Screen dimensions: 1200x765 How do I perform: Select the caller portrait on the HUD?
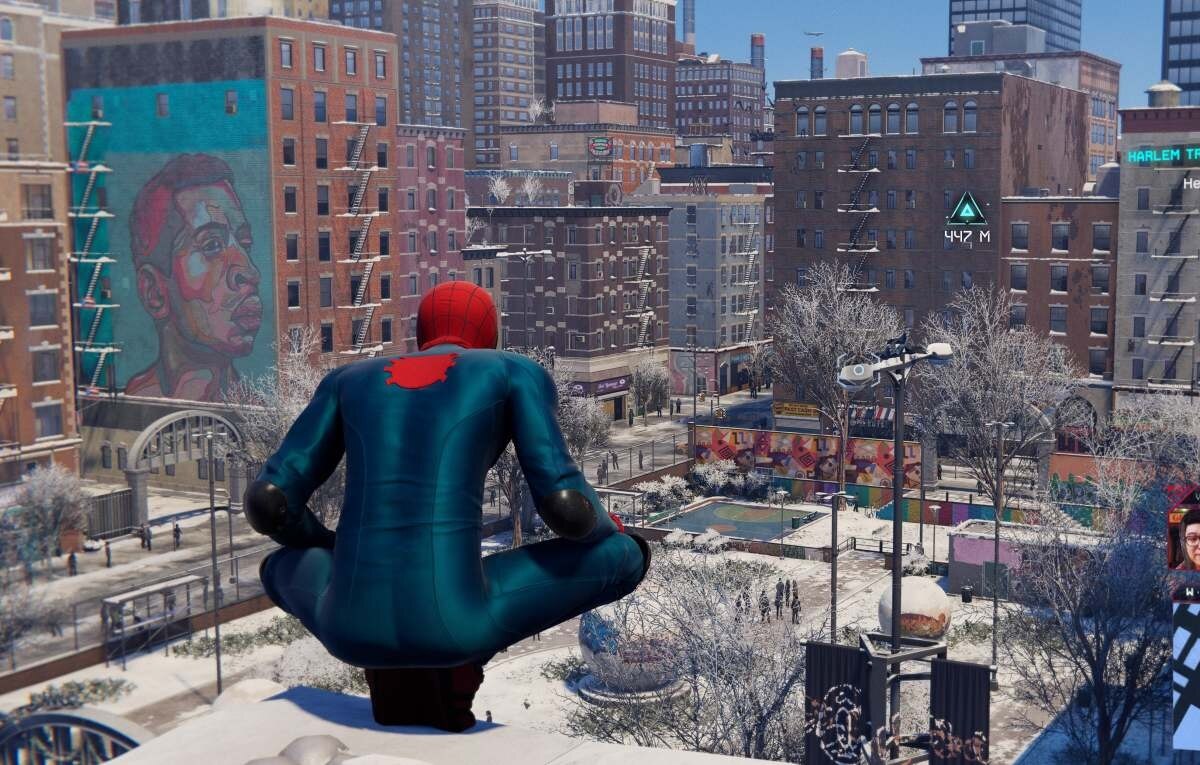point(1186,538)
